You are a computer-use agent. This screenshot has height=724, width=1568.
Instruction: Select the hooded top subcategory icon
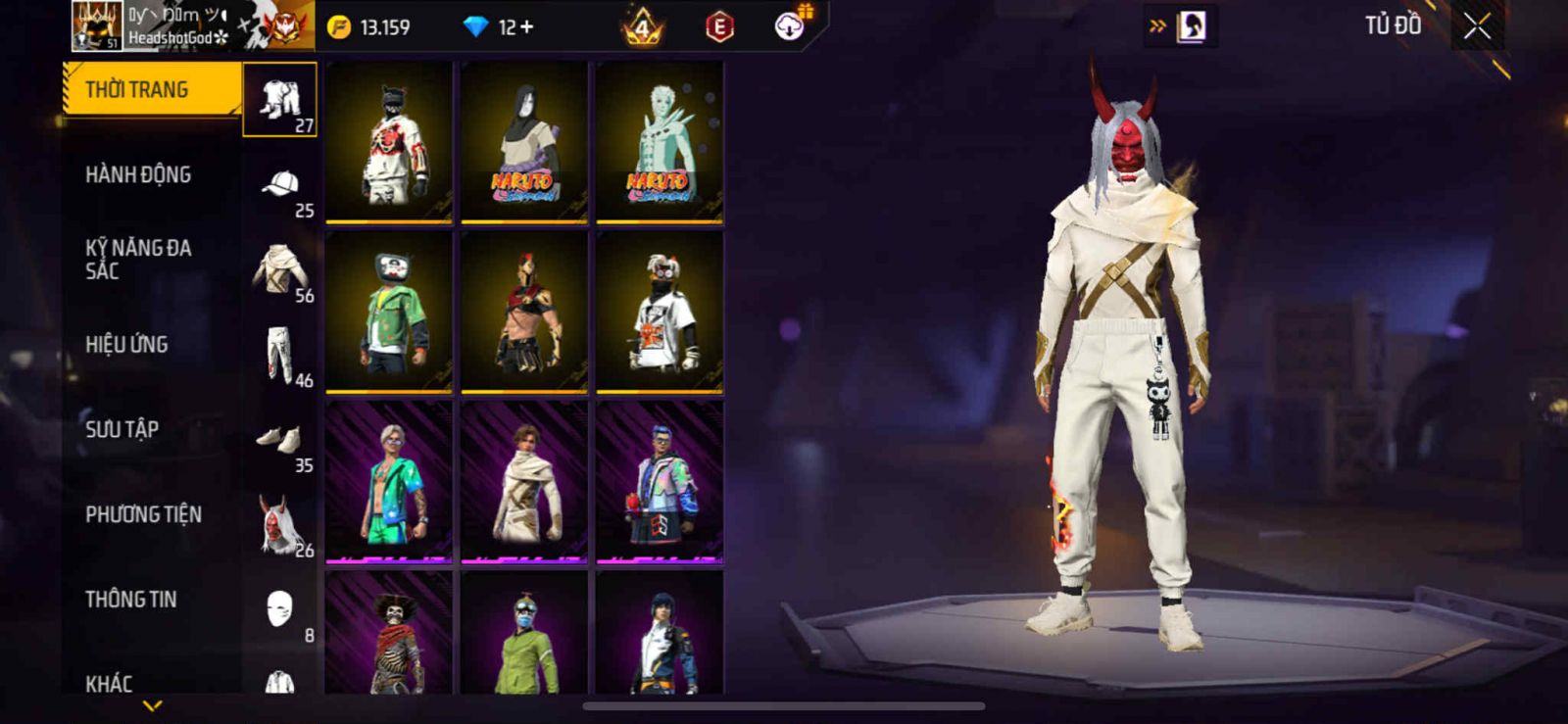[x=280, y=270]
